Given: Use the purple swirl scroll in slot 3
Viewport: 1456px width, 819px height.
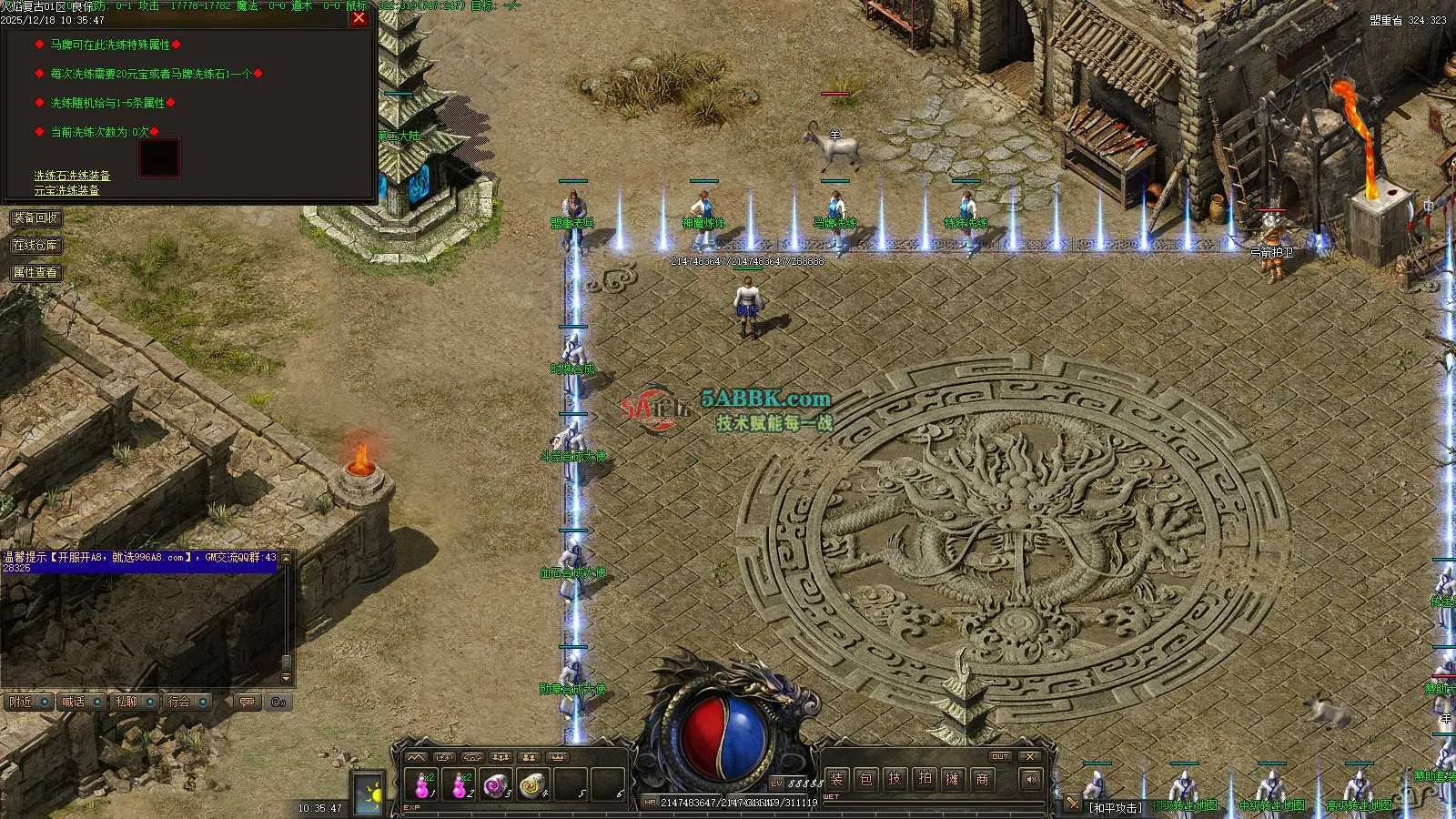Looking at the screenshot, I should (494, 784).
